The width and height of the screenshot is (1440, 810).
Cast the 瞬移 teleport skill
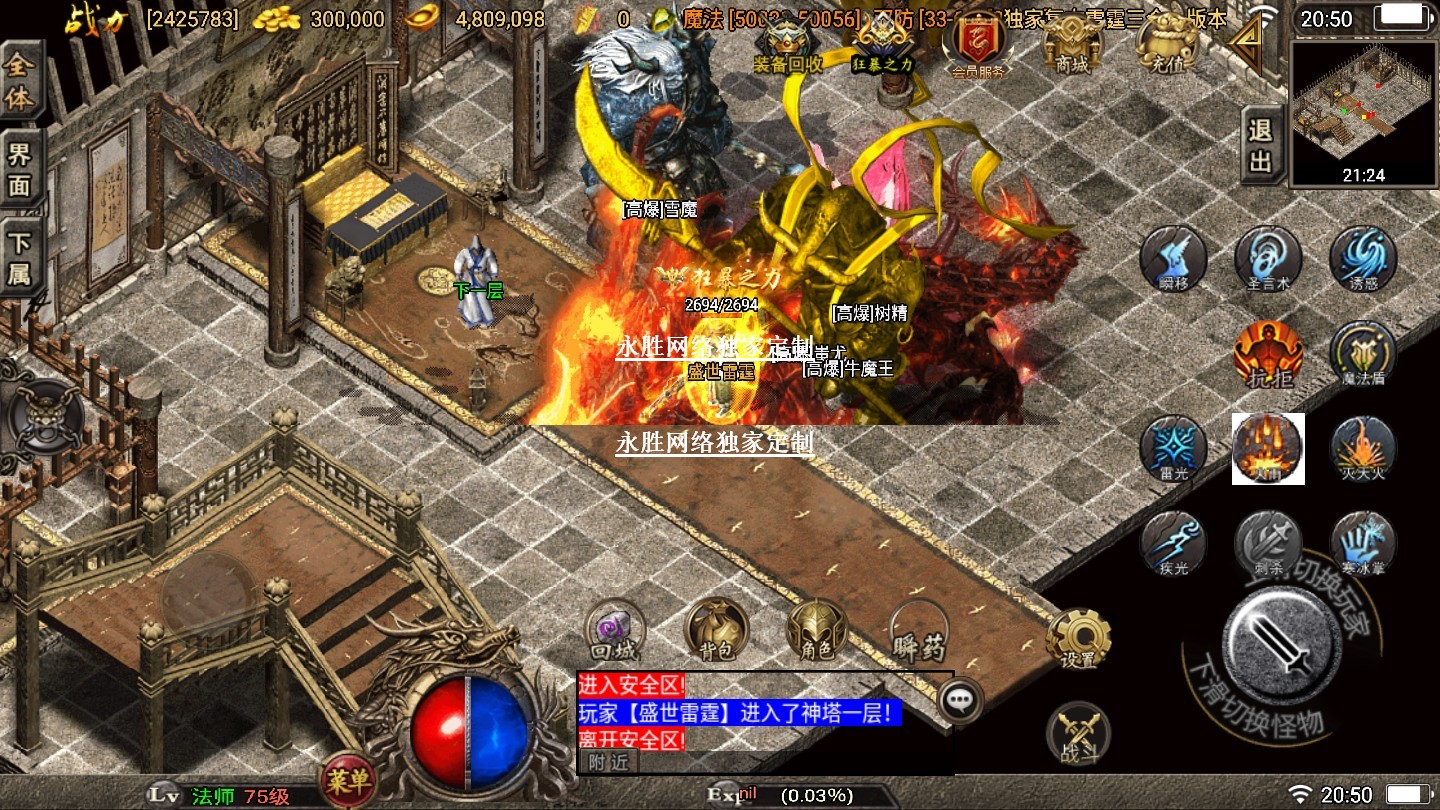pos(1174,258)
